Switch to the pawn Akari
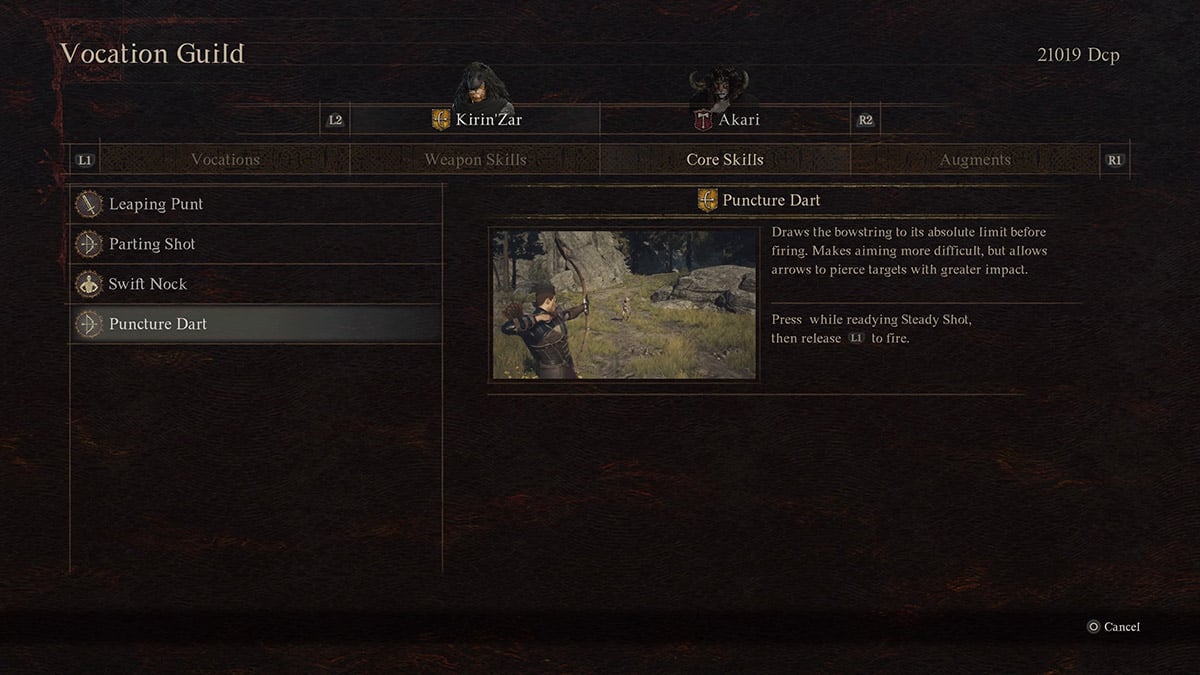 (726, 120)
